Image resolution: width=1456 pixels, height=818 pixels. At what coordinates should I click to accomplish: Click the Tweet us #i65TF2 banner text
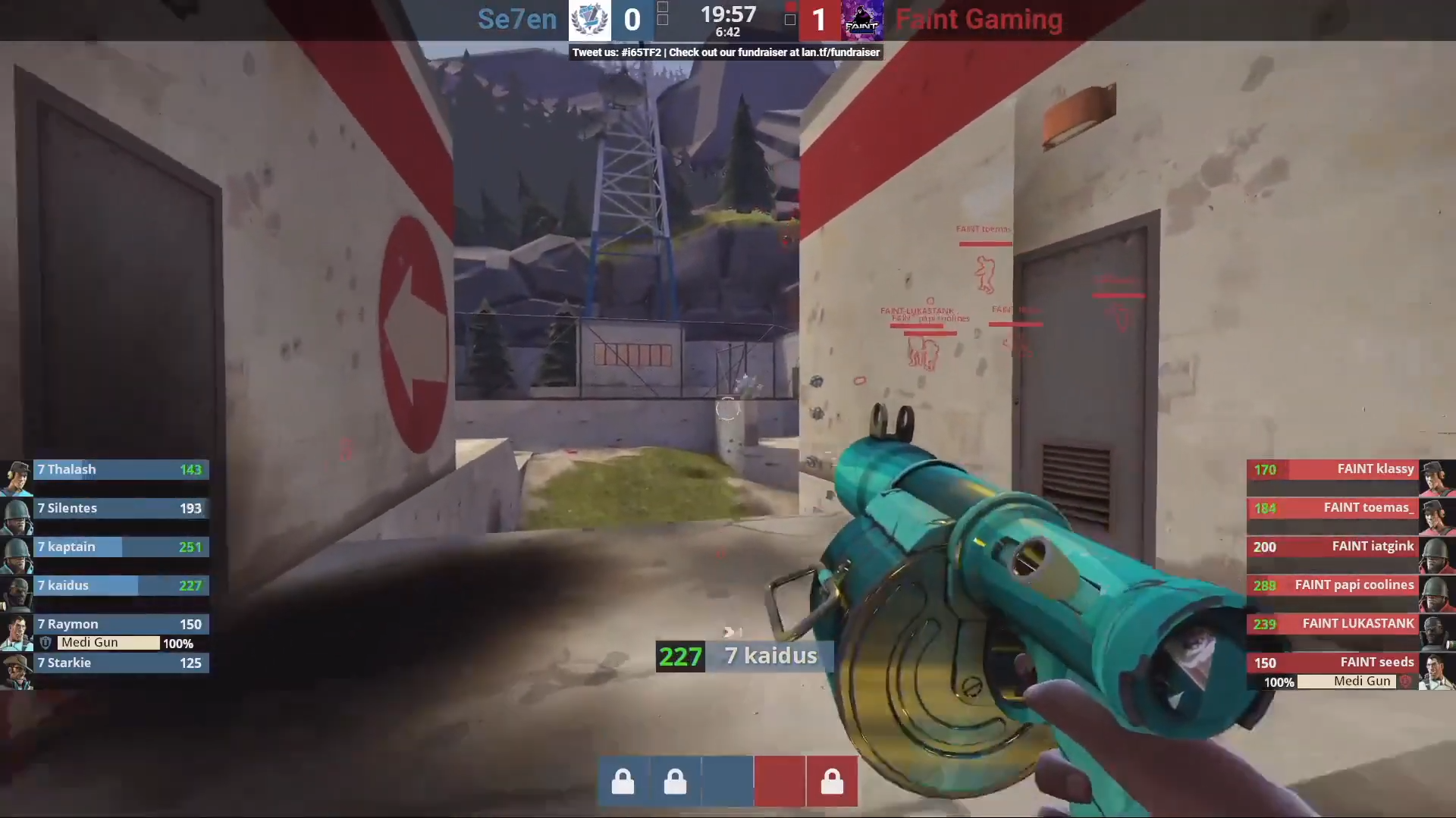616,52
